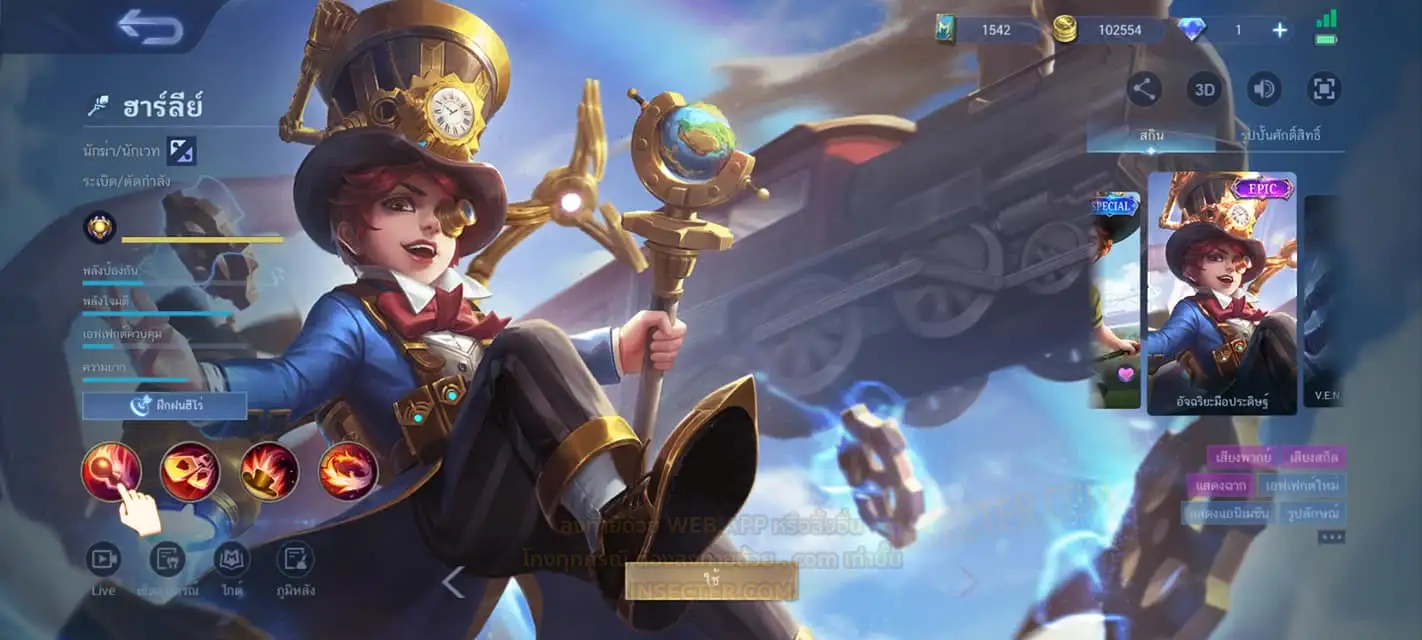Go back using the arrow button
The width and height of the screenshot is (1422, 640).
(x=150, y=27)
